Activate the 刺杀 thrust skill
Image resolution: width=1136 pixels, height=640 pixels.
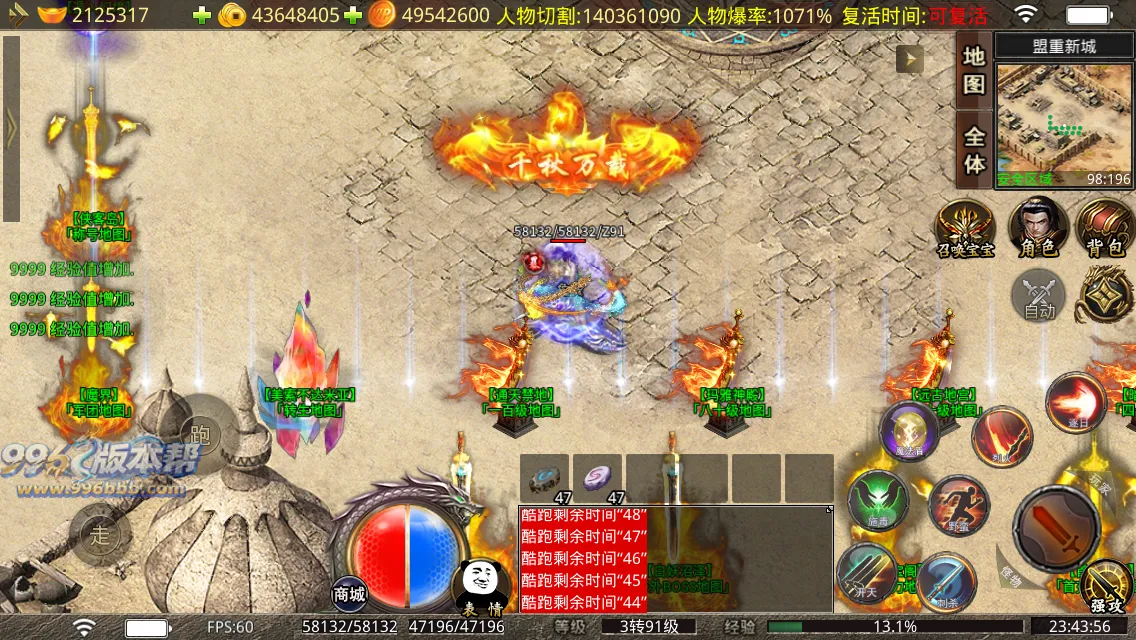[x=945, y=582]
